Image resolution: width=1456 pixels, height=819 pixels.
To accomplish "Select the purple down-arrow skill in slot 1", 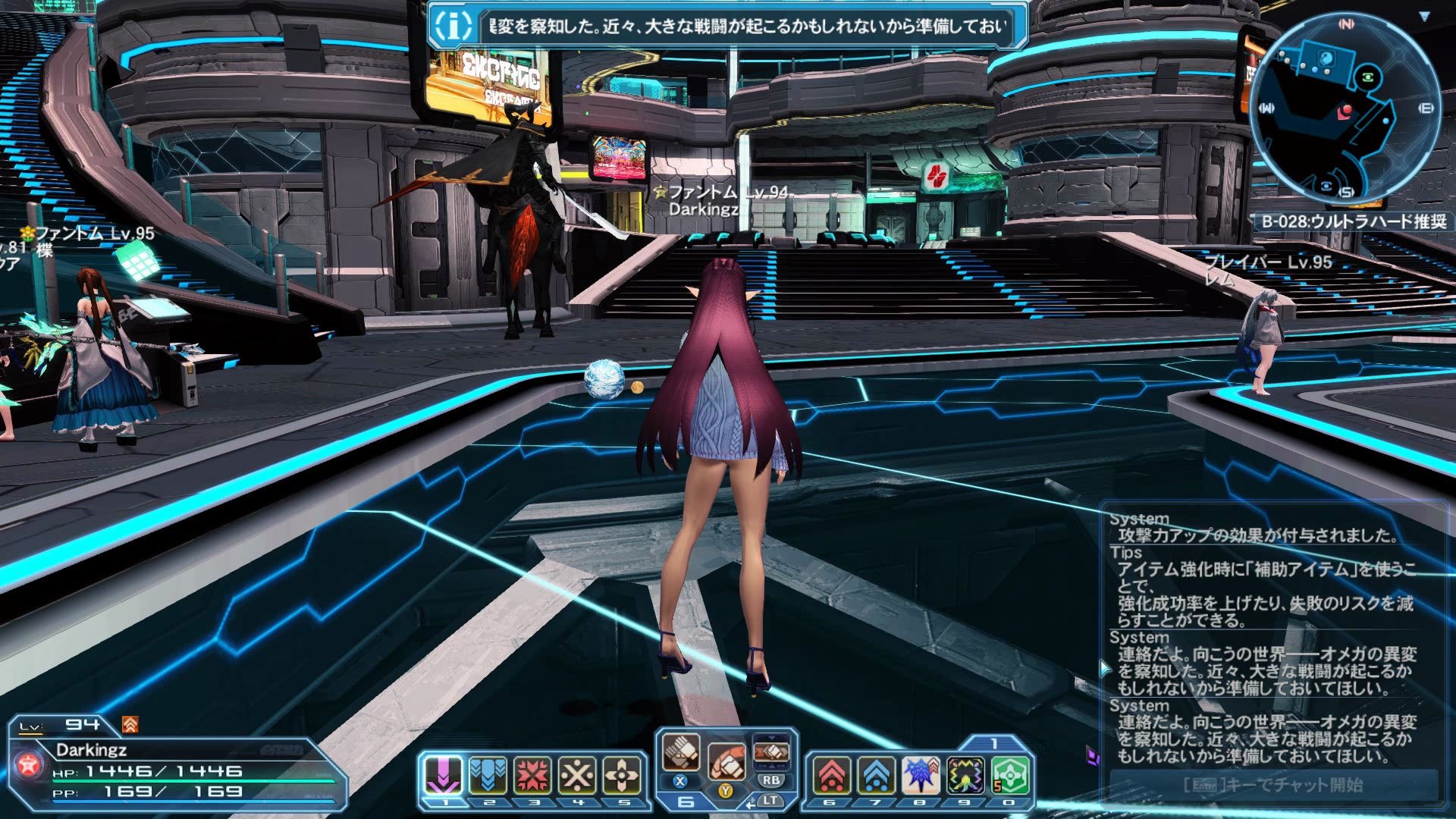I will tap(443, 775).
